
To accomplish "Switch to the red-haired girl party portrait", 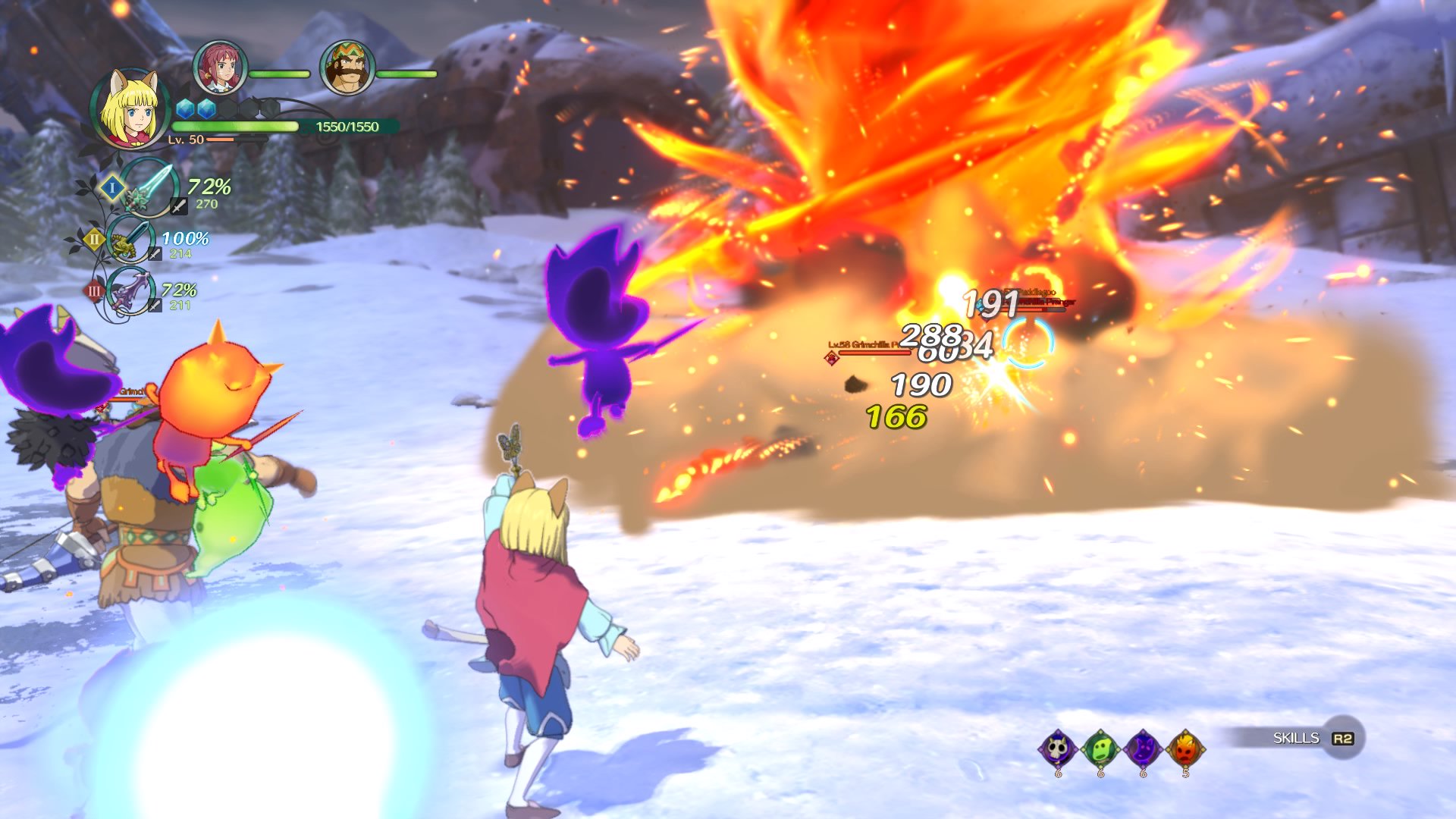I will click(x=220, y=67).
